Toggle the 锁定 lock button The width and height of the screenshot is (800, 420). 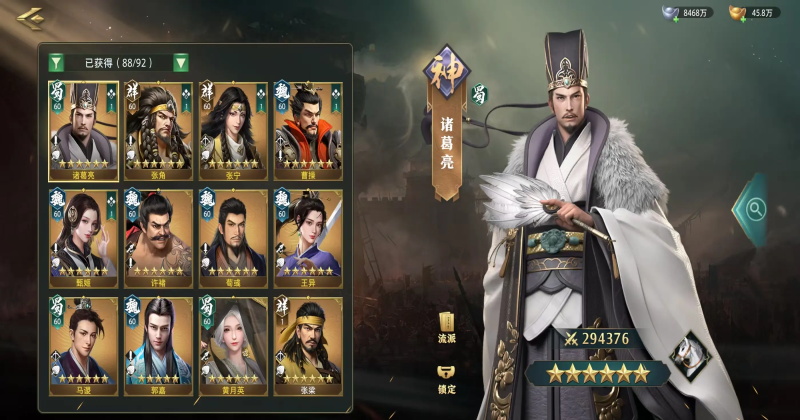(x=447, y=378)
